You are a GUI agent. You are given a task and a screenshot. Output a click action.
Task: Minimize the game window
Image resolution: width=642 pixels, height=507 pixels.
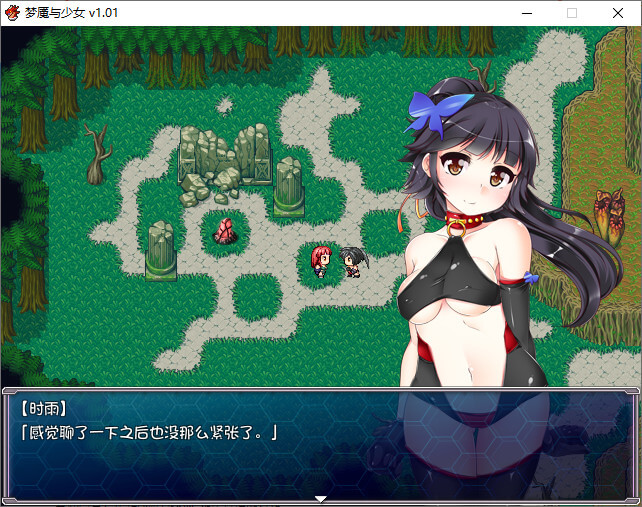click(x=525, y=13)
